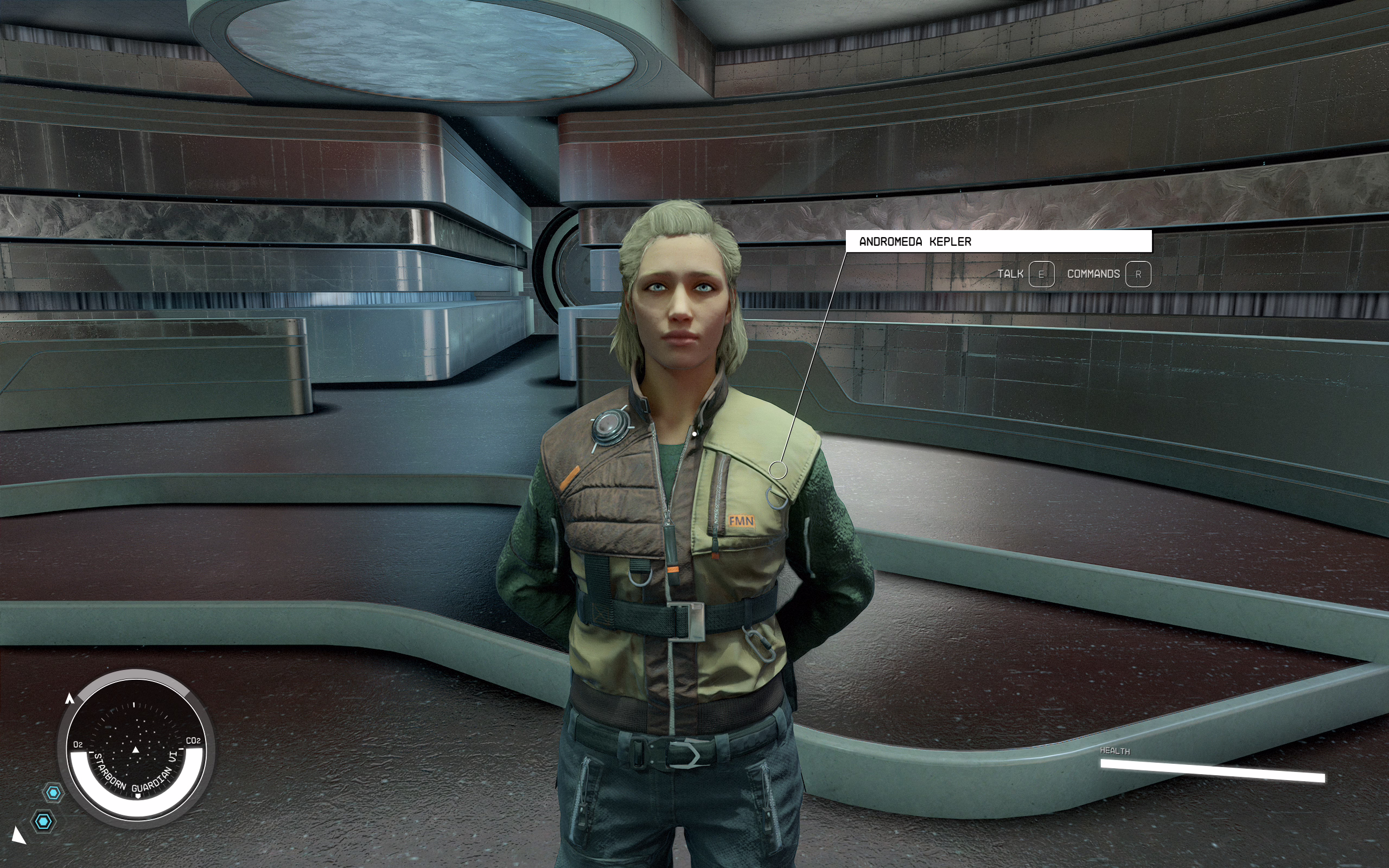Click the smaller cyan hexagon status icon
Viewport: 1389px width, 868px height.
[53, 793]
